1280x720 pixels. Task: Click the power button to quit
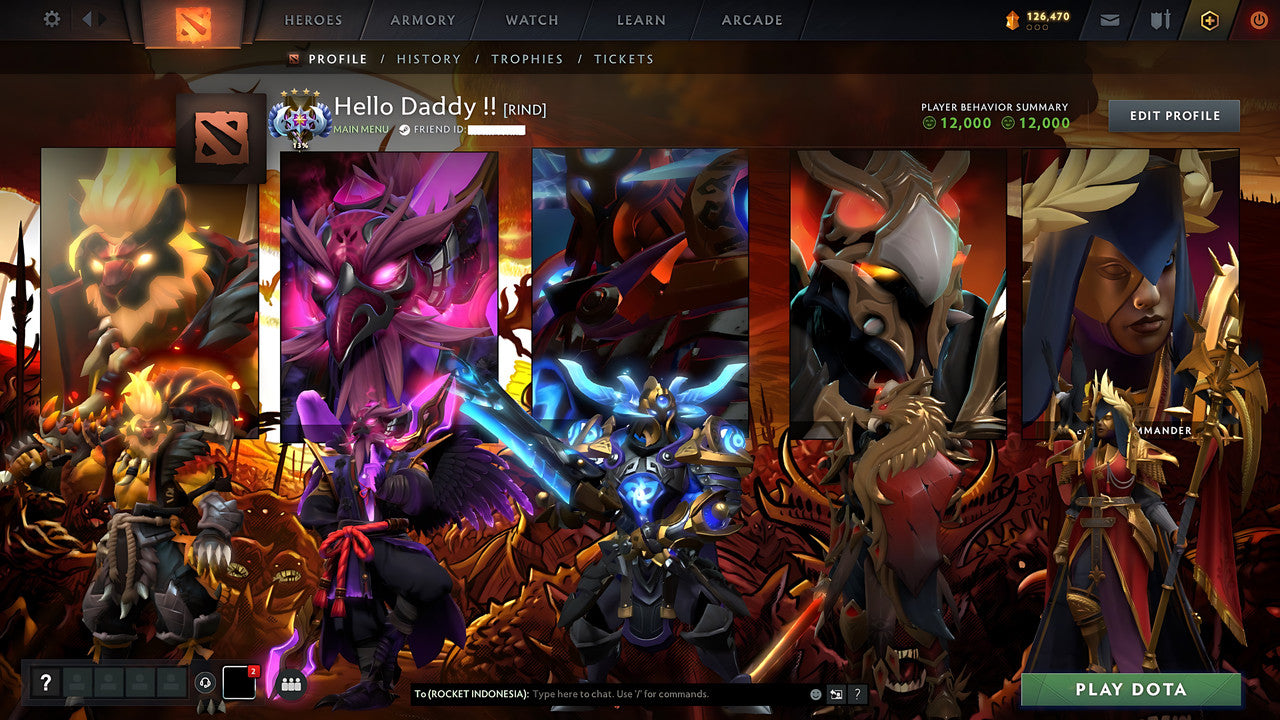click(x=1258, y=19)
